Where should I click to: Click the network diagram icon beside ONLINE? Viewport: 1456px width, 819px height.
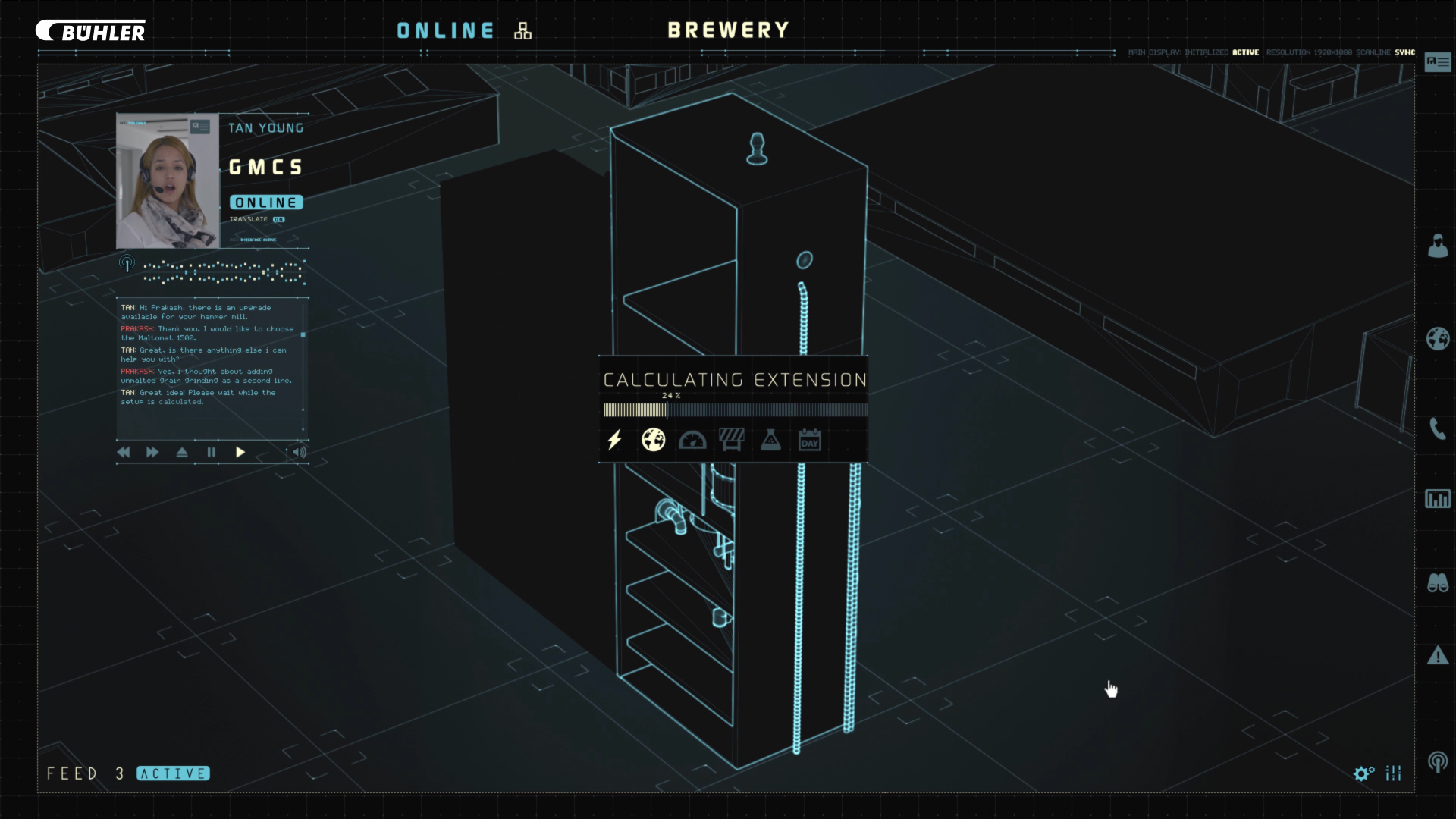click(523, 31)
